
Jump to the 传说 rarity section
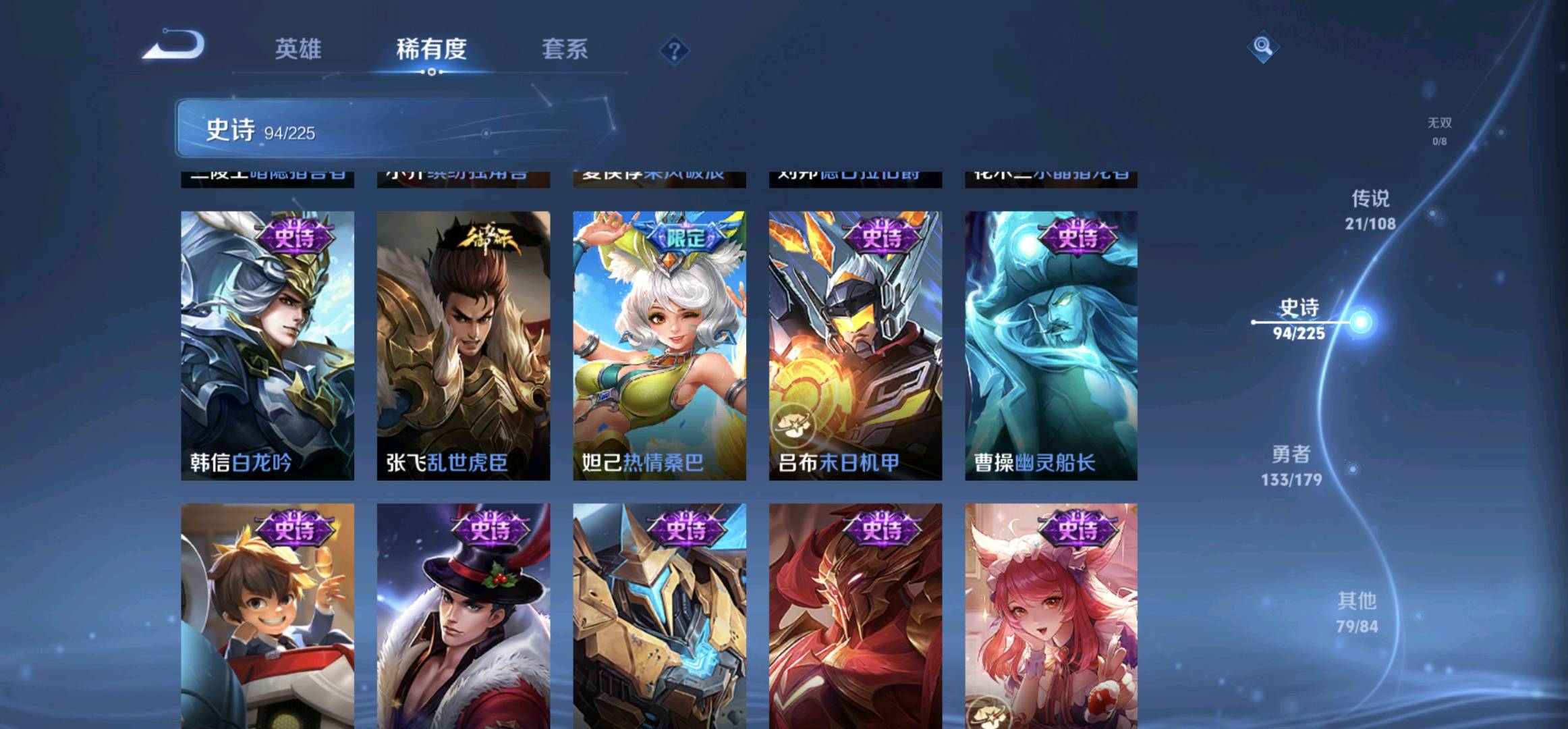tap(1370, 209)
